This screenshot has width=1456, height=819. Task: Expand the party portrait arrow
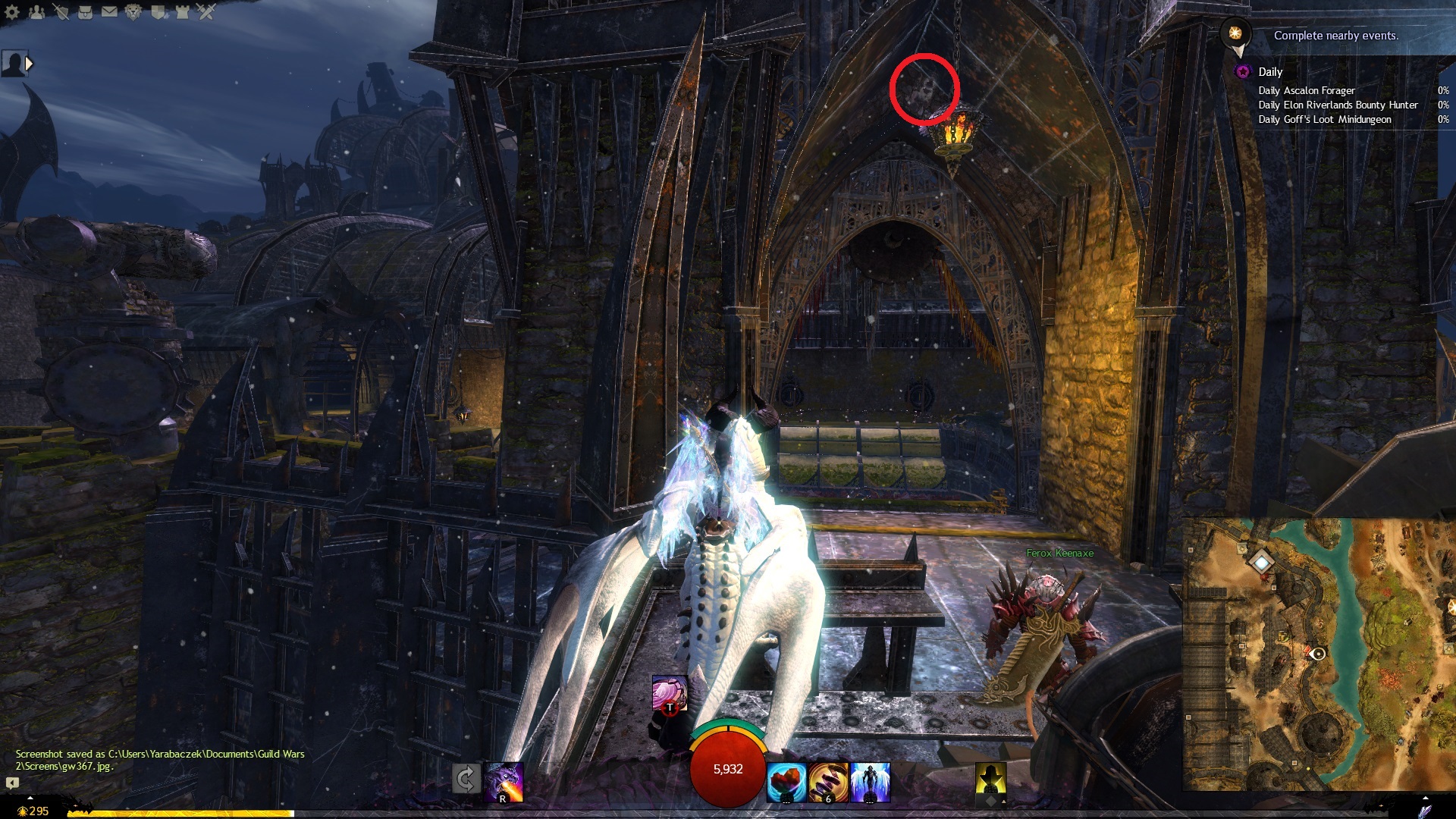(x=30, y=64)
